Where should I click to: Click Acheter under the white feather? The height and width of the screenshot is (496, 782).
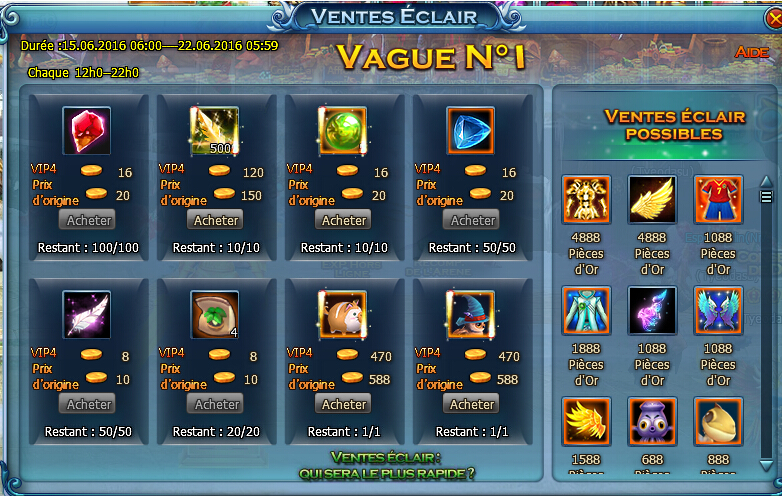tap(88, 404)
